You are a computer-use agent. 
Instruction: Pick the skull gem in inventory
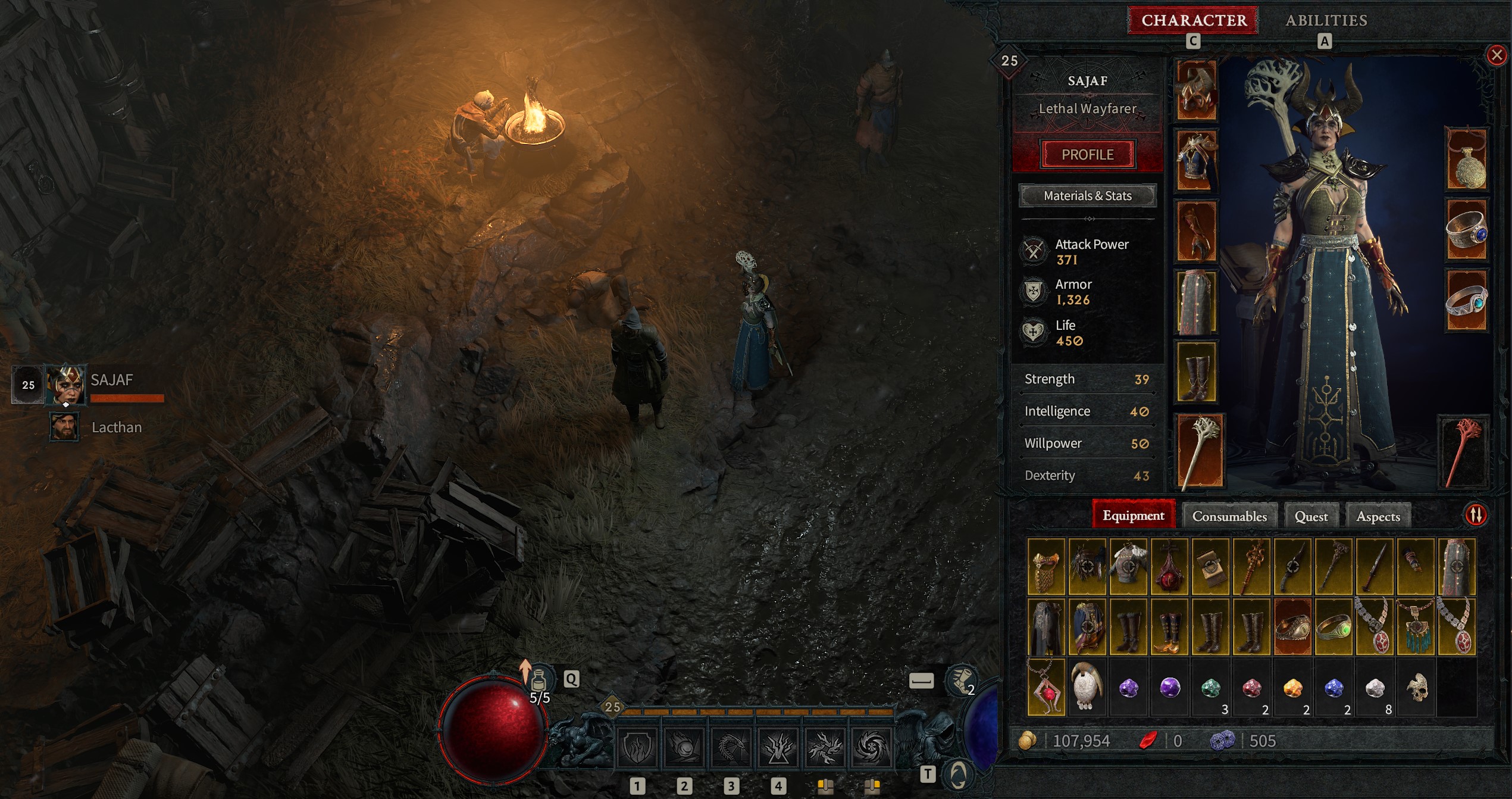pyautogui.click(x=1417, y=688)
